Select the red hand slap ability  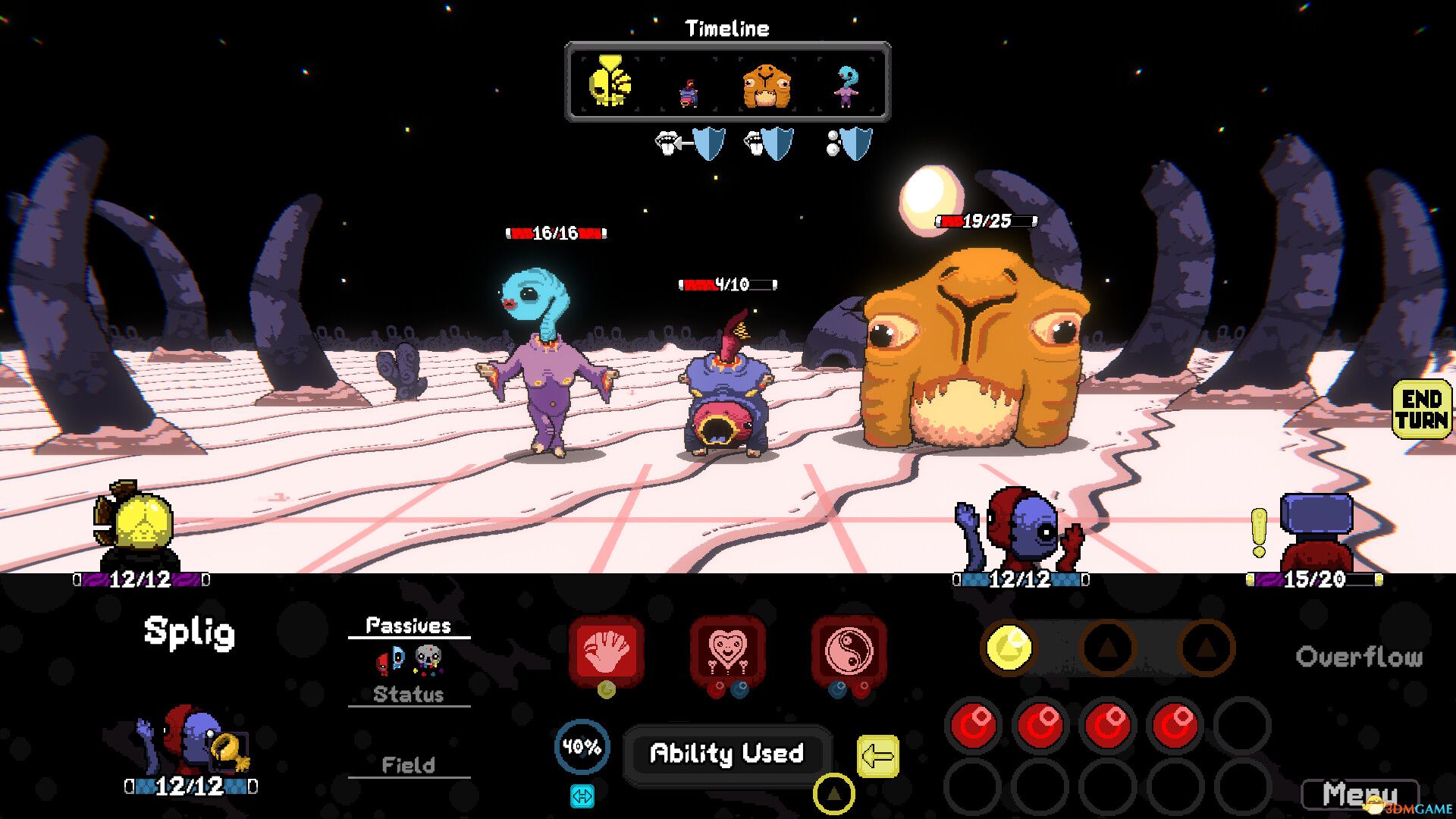click(x=606, y=651)
